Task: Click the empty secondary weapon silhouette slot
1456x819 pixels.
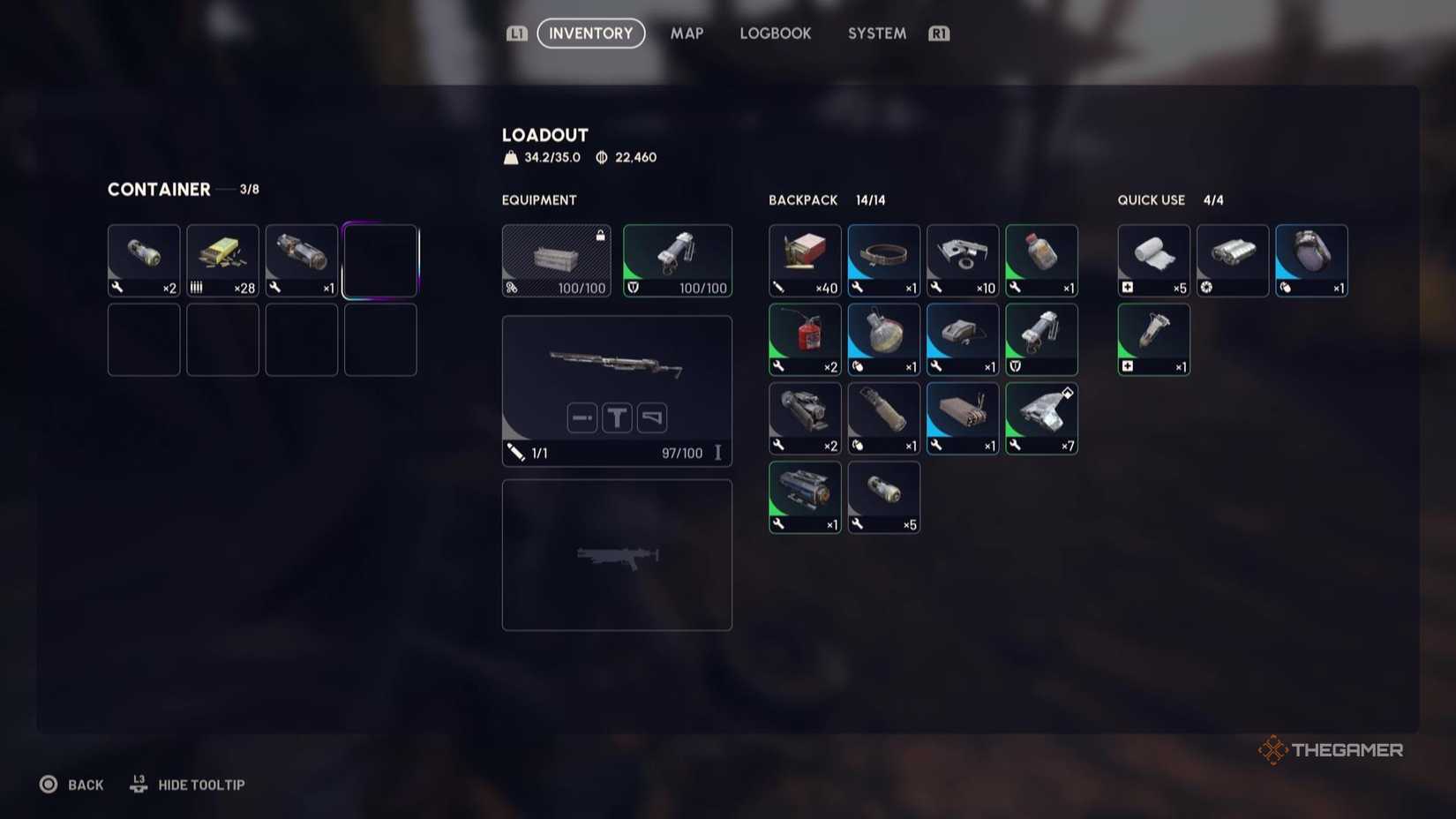Action: (616, 554)
